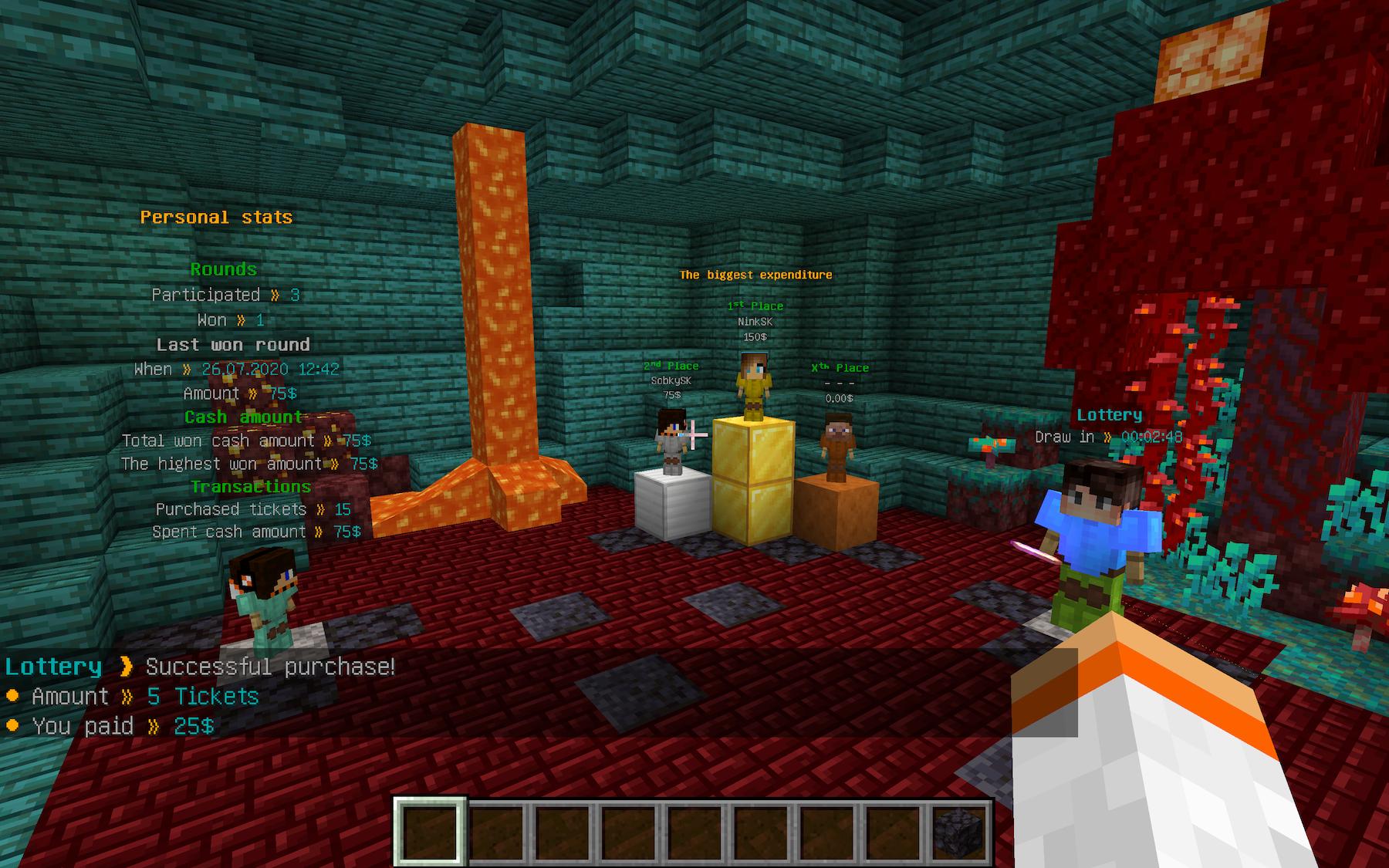Expand the Personal stats heading
This screenshot has width=1389, height=868.
pyautogui.click(x=215, y=217)
